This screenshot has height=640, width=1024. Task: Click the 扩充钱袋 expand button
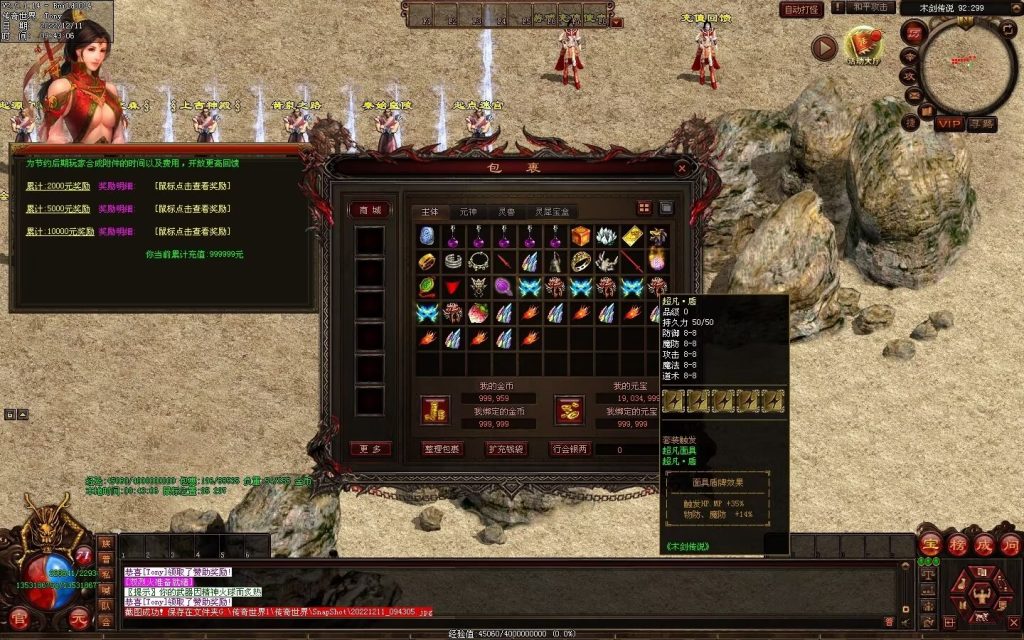click(x=506, y=449)
